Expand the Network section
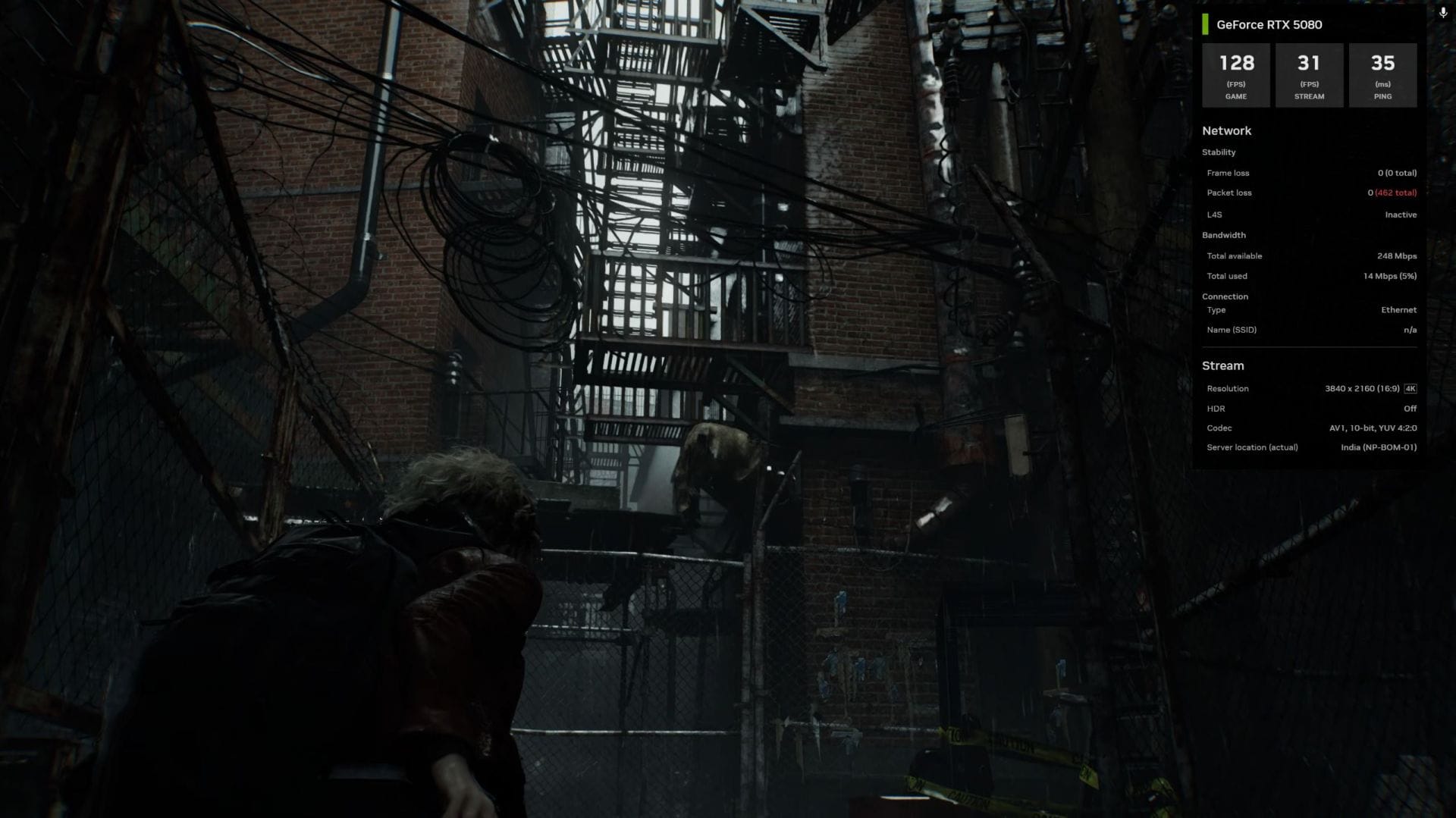Screen dimensions: 1456x818 (x=1227, y=130)
